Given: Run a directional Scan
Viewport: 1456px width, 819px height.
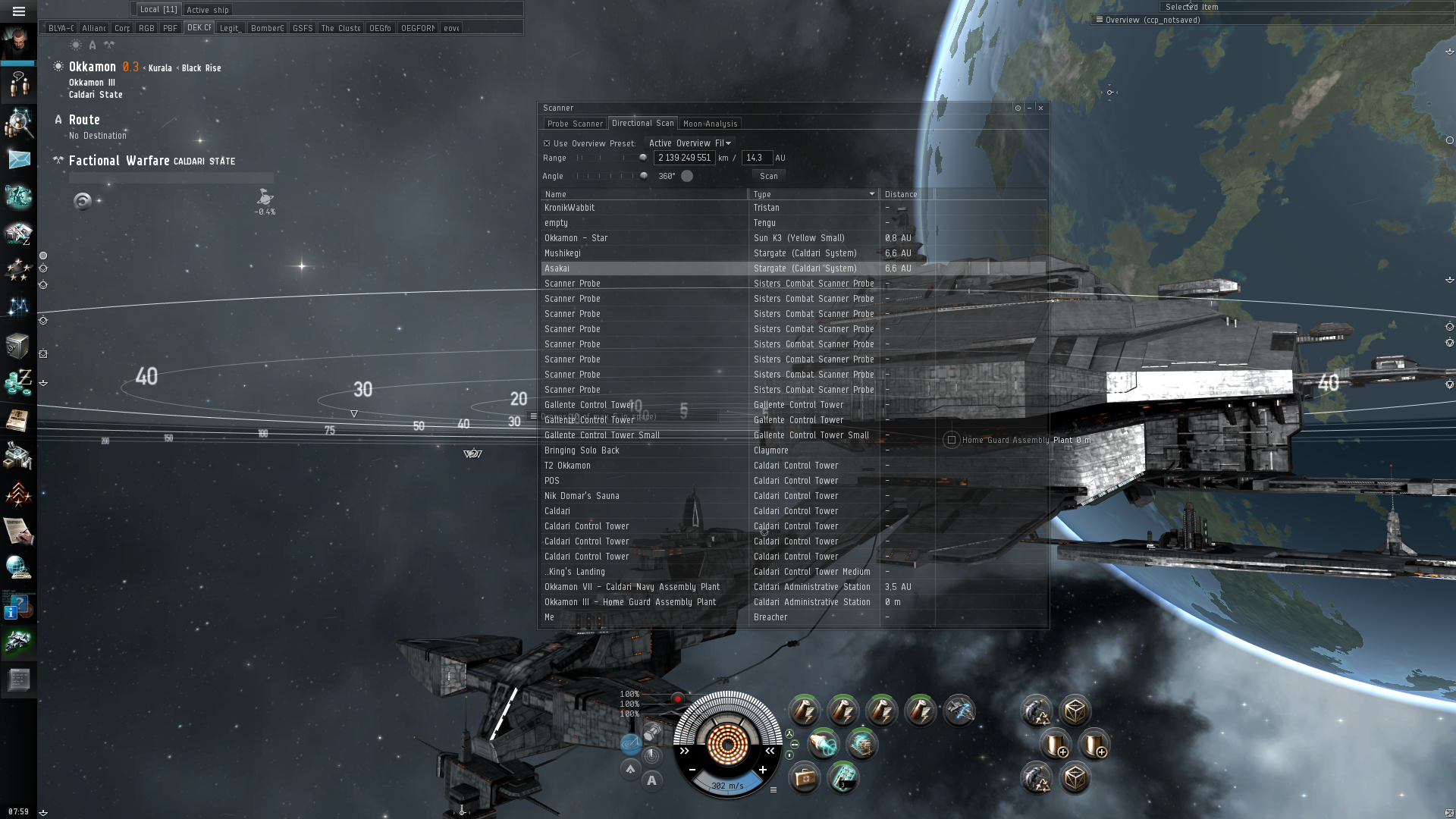Looking at the screenshot, I should [x=768, y=176].
